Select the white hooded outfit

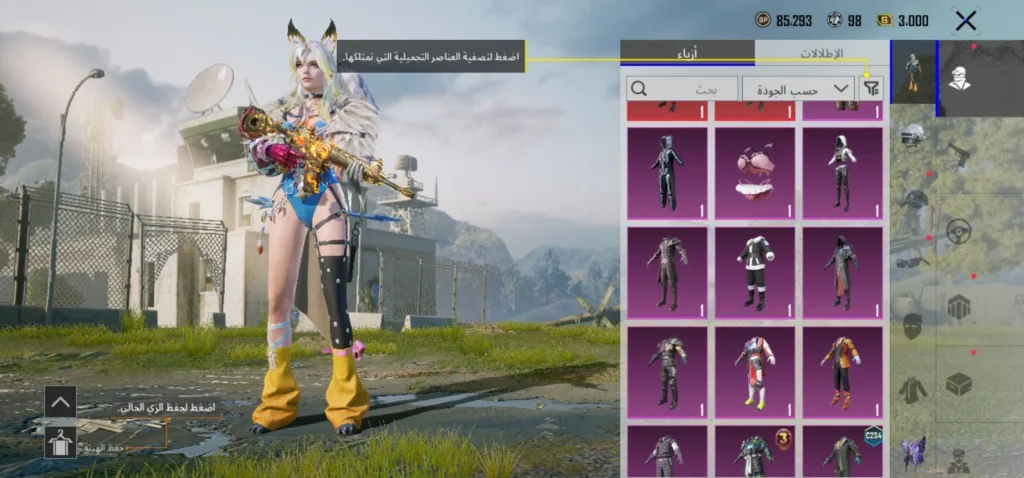[843, 171]
